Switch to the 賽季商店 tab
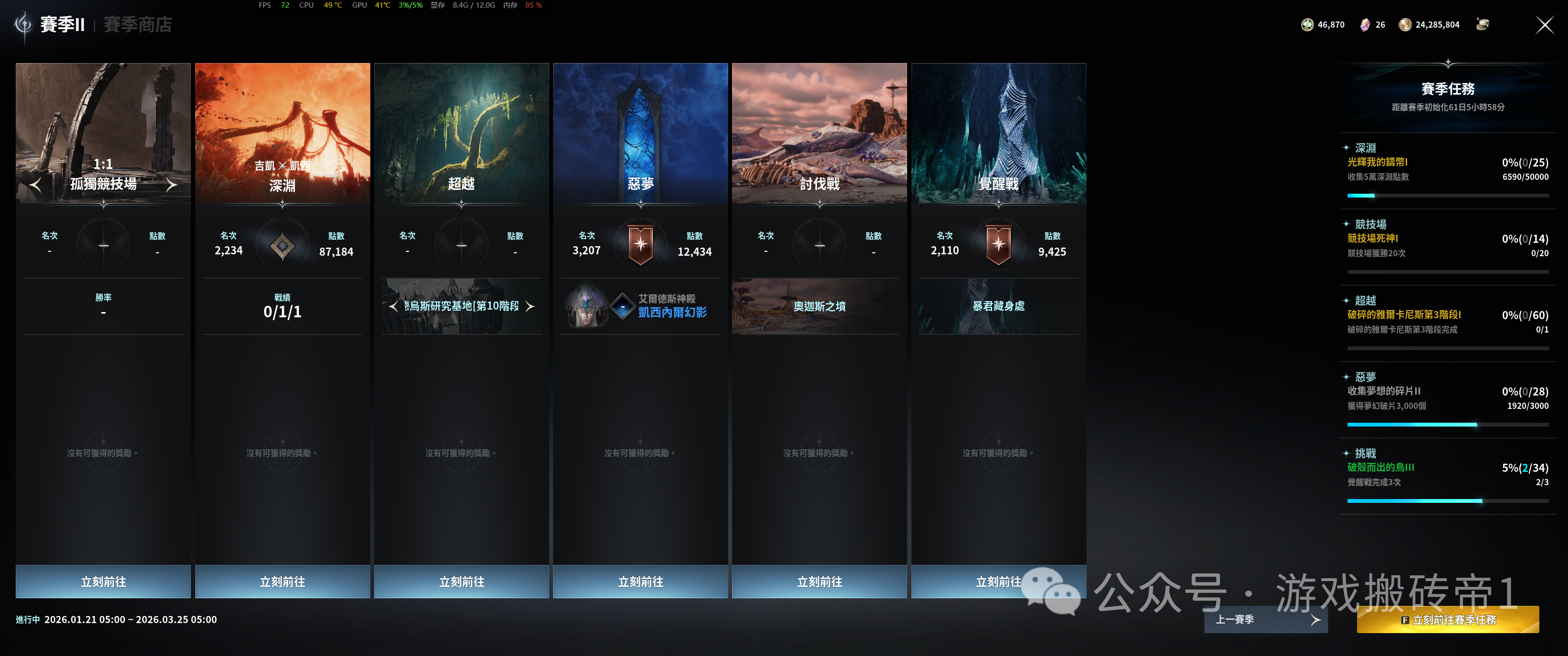 [x=137, y=25]
